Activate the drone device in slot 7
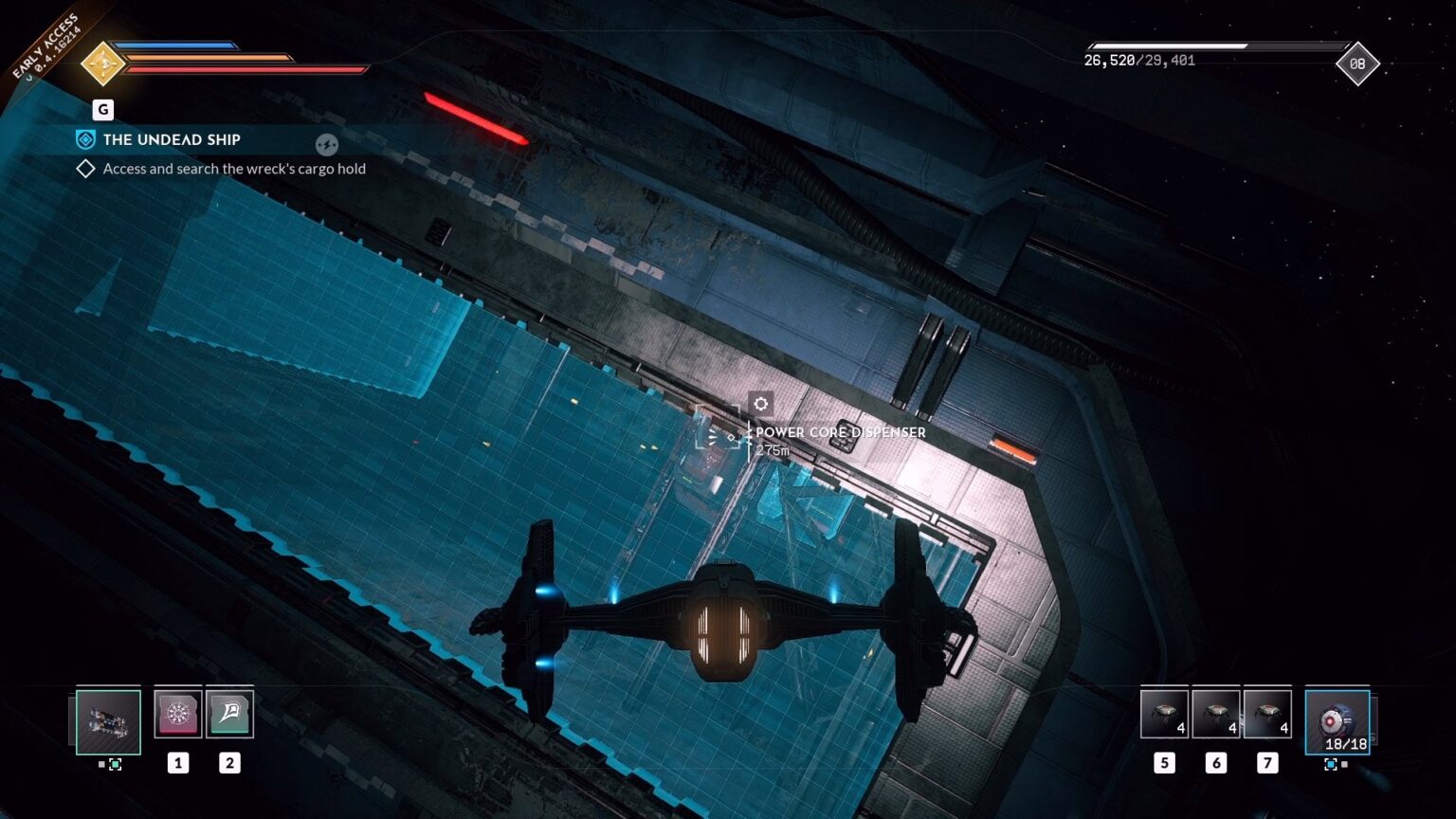Viewport: 1456px width, 819px height. [x=1266, y=713]
